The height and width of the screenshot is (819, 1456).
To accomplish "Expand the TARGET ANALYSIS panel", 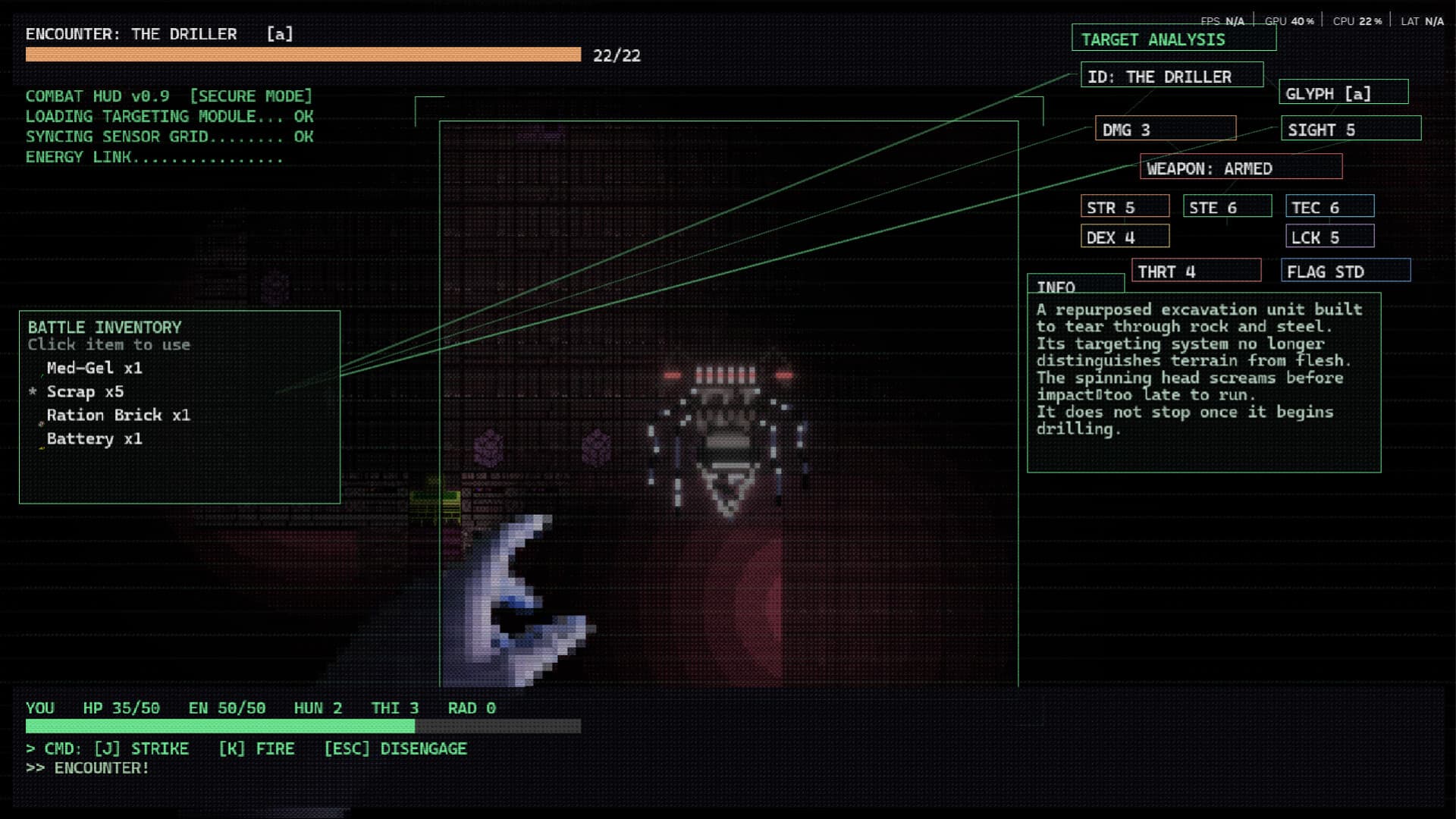I will coord(1173,39).
